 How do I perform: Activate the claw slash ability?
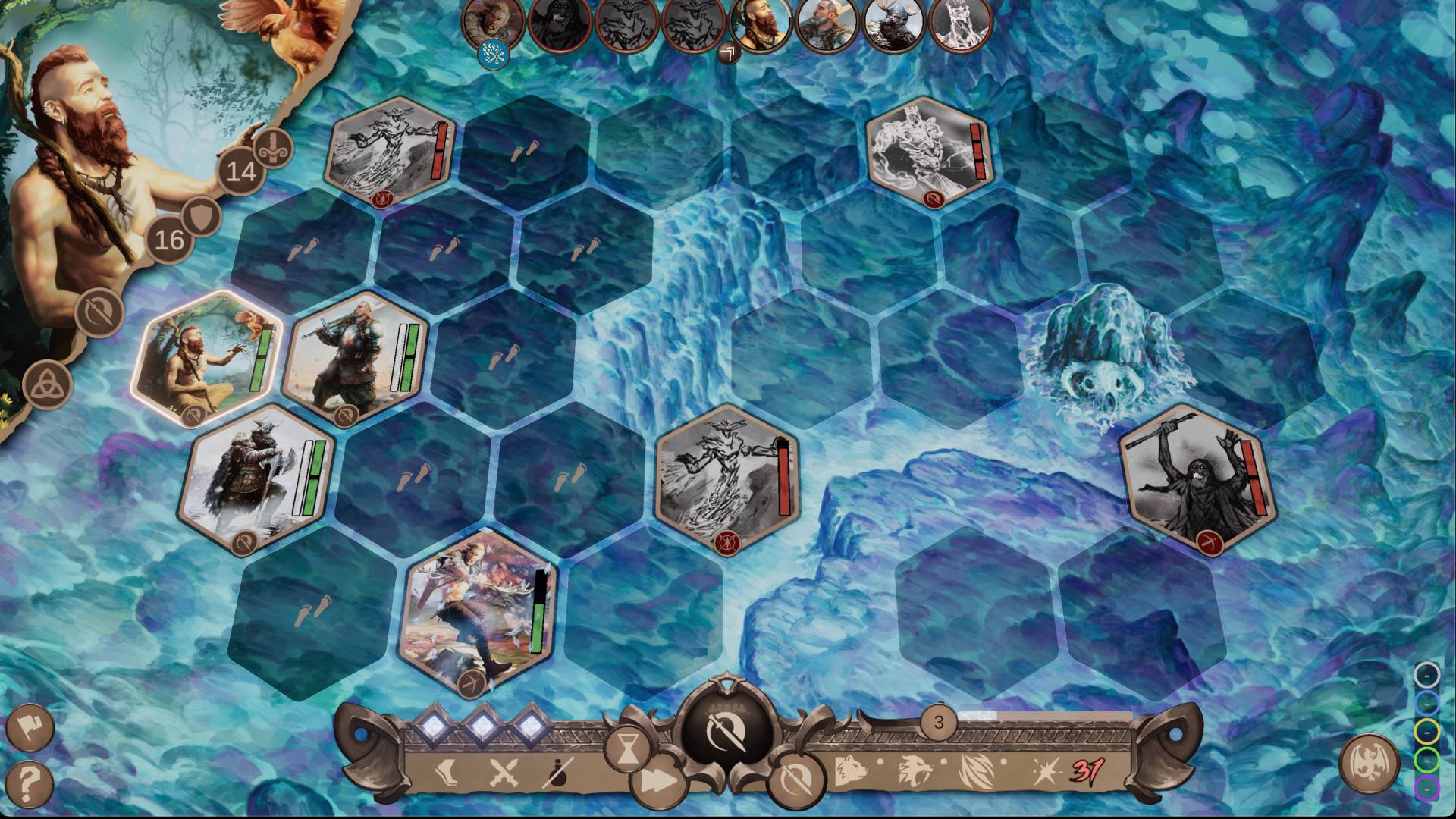[x=976, y=771]
